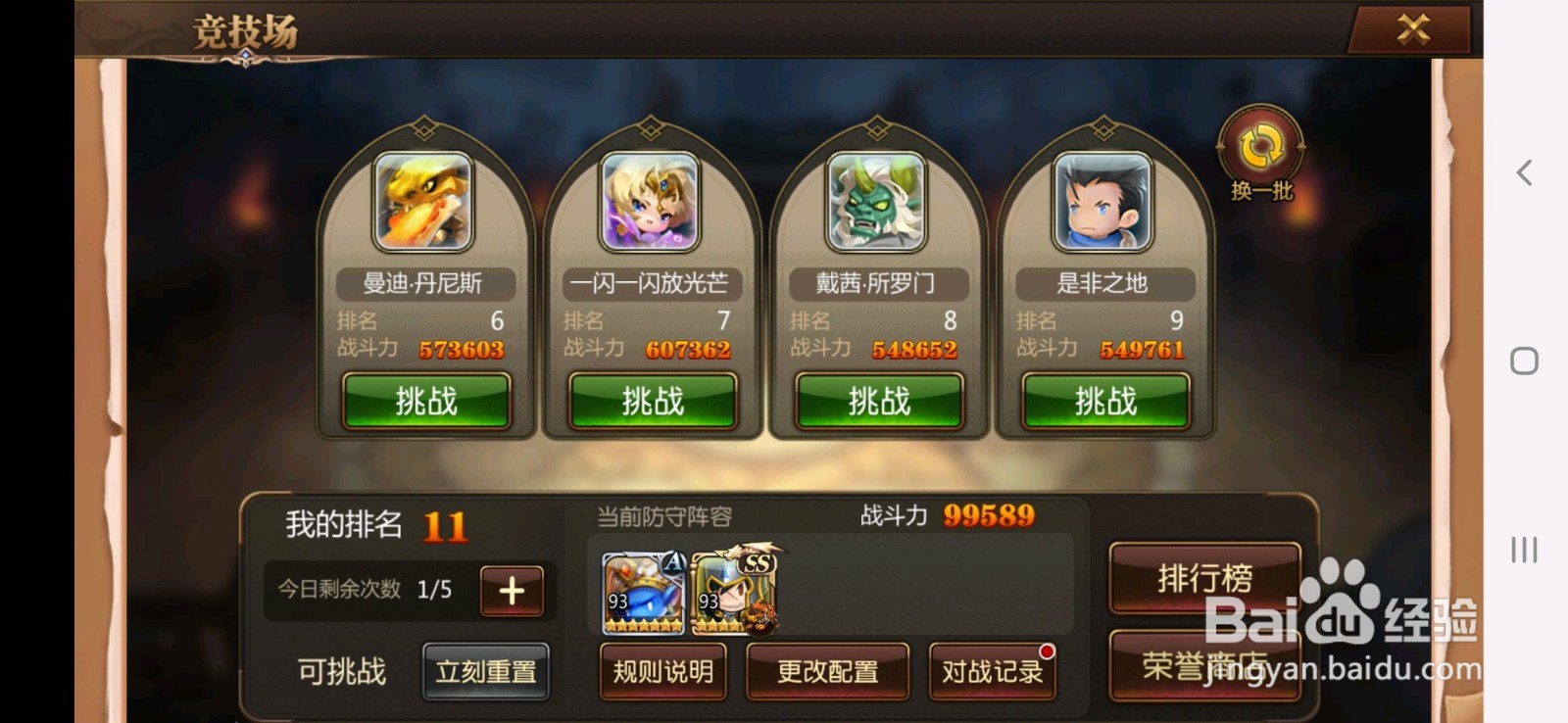Open 更改配置 to change defense lineup
This screenshot has height=723, width=1568.
tap(828, 673)
